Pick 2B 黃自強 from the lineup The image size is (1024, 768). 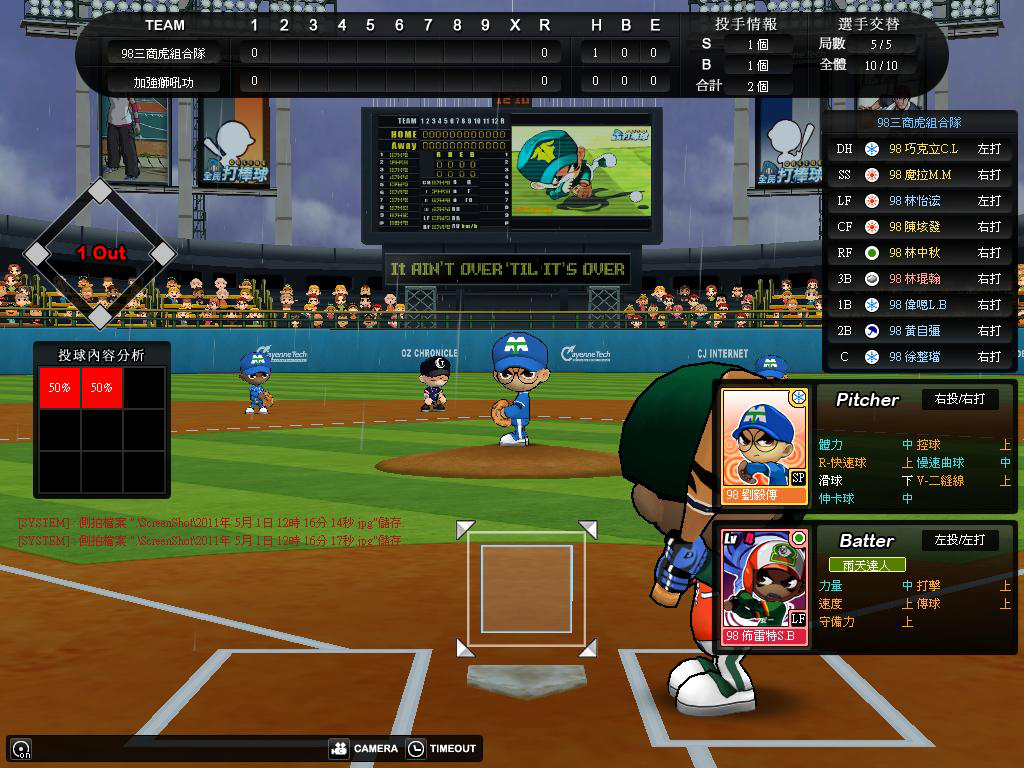[919, 331]
